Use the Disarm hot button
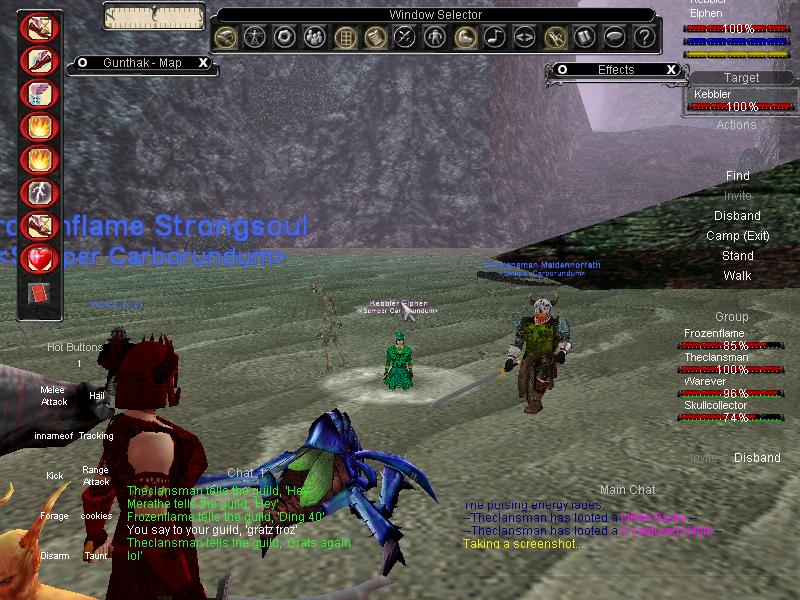Screen dimensions: 800x600 pyautogui.click(x=54, y=556)
